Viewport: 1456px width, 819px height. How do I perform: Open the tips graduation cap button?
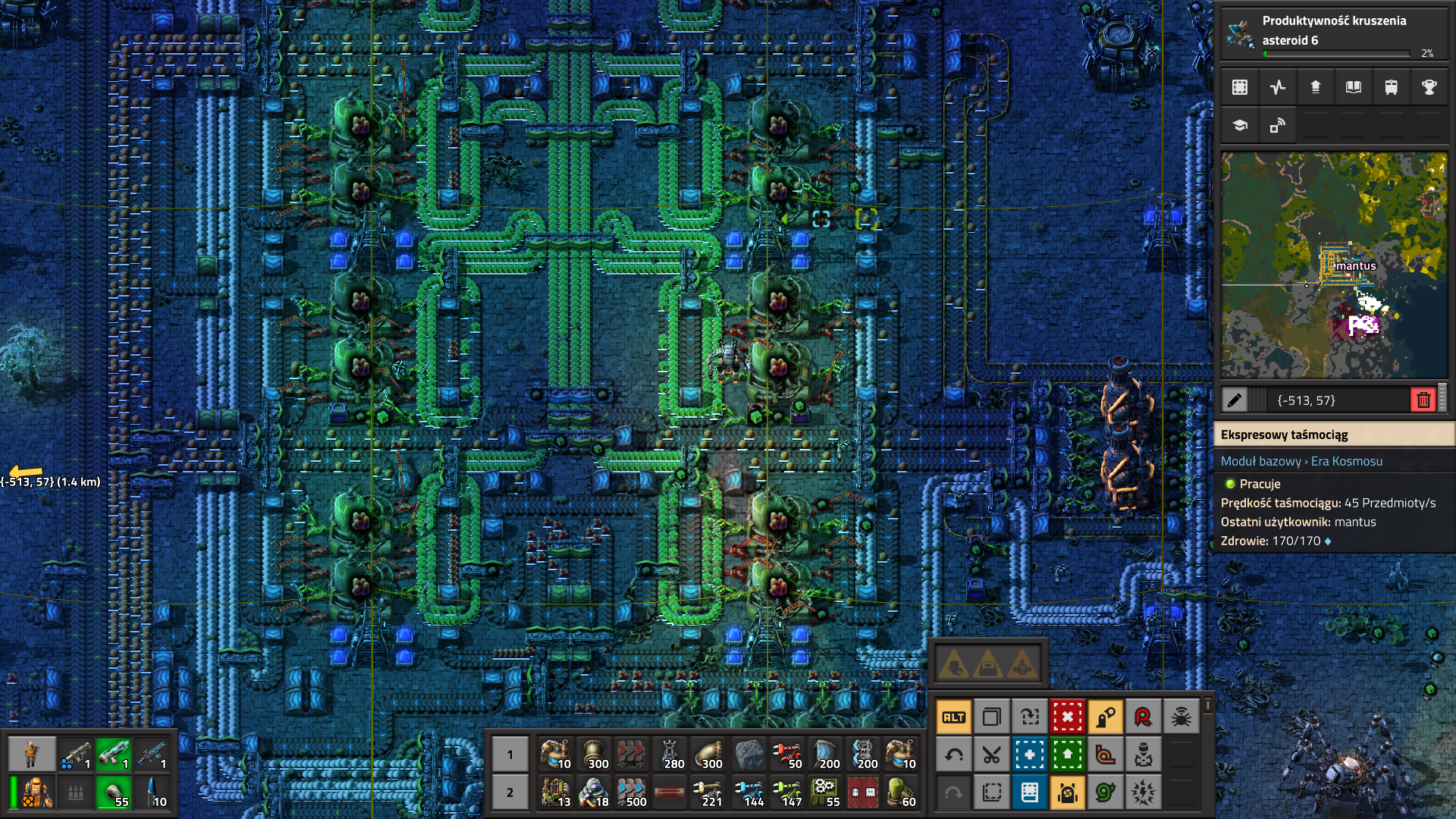pos(1240,125)
